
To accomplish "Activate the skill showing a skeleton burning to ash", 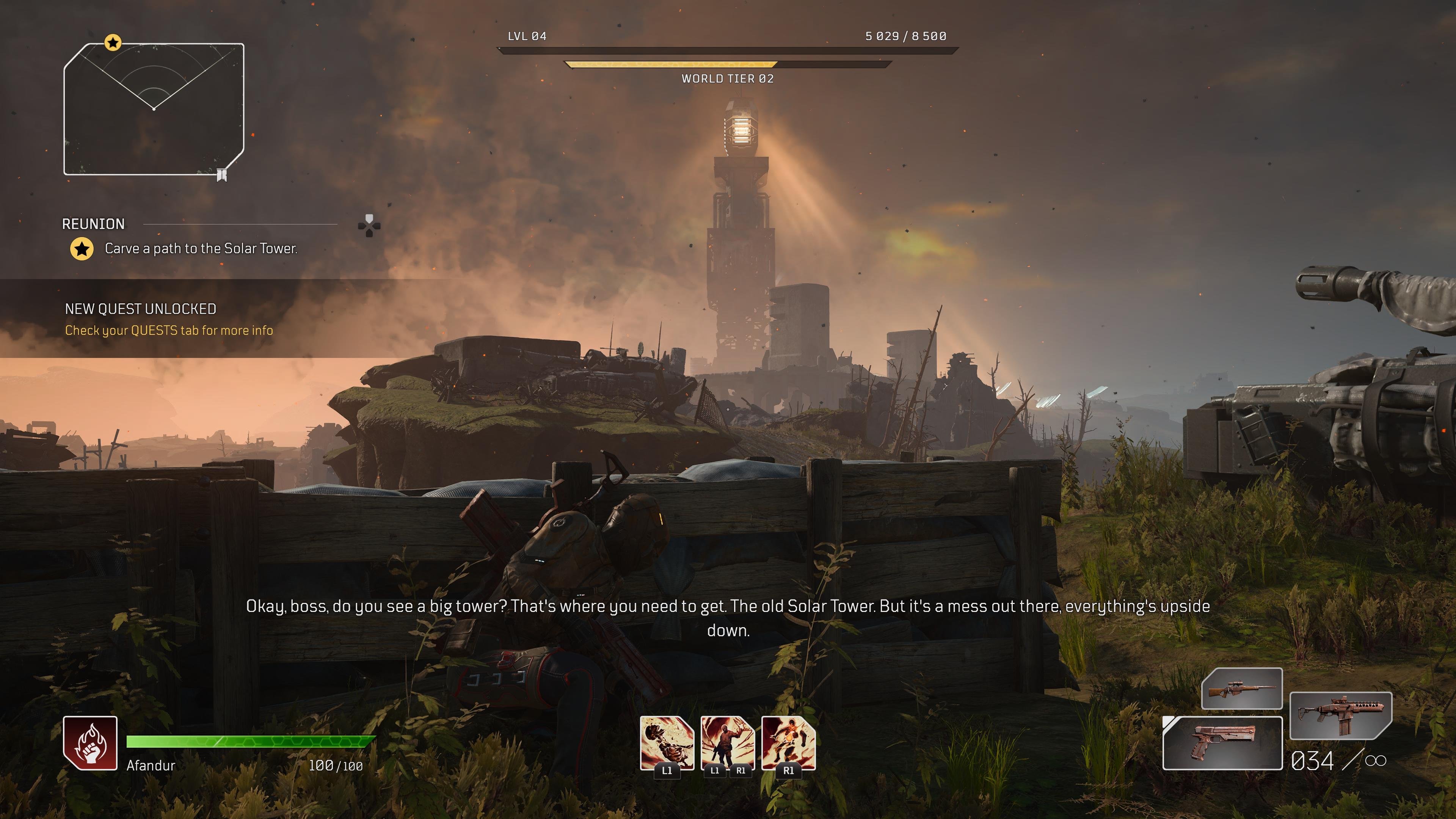I will [667, 743].
